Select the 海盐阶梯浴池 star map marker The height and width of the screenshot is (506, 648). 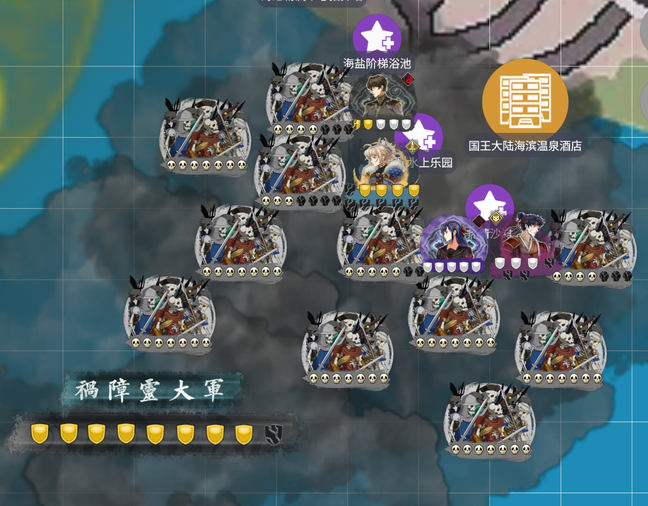pos(377,38)
